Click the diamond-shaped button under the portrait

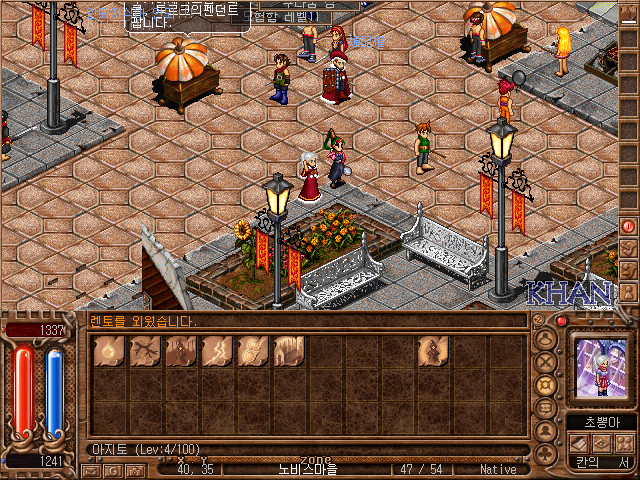pyautogui.click(x=601, y=442)
